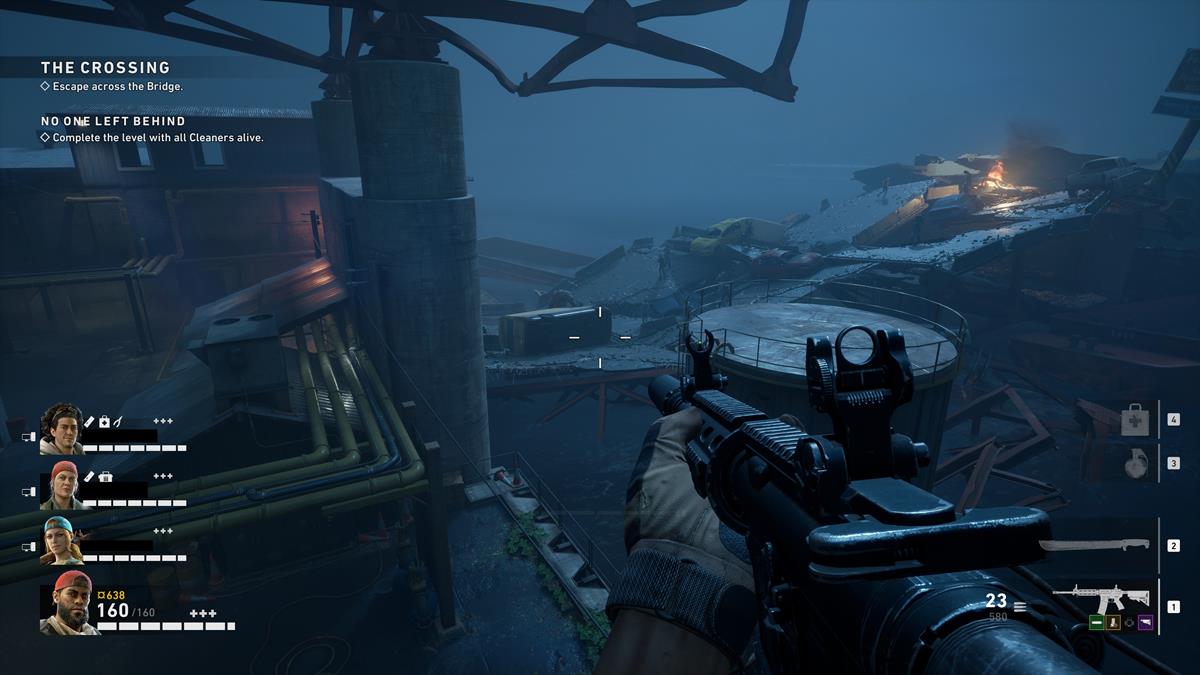Select the curly-haired teammate portrait
The image size is (1200, 675).
point(62,429)
